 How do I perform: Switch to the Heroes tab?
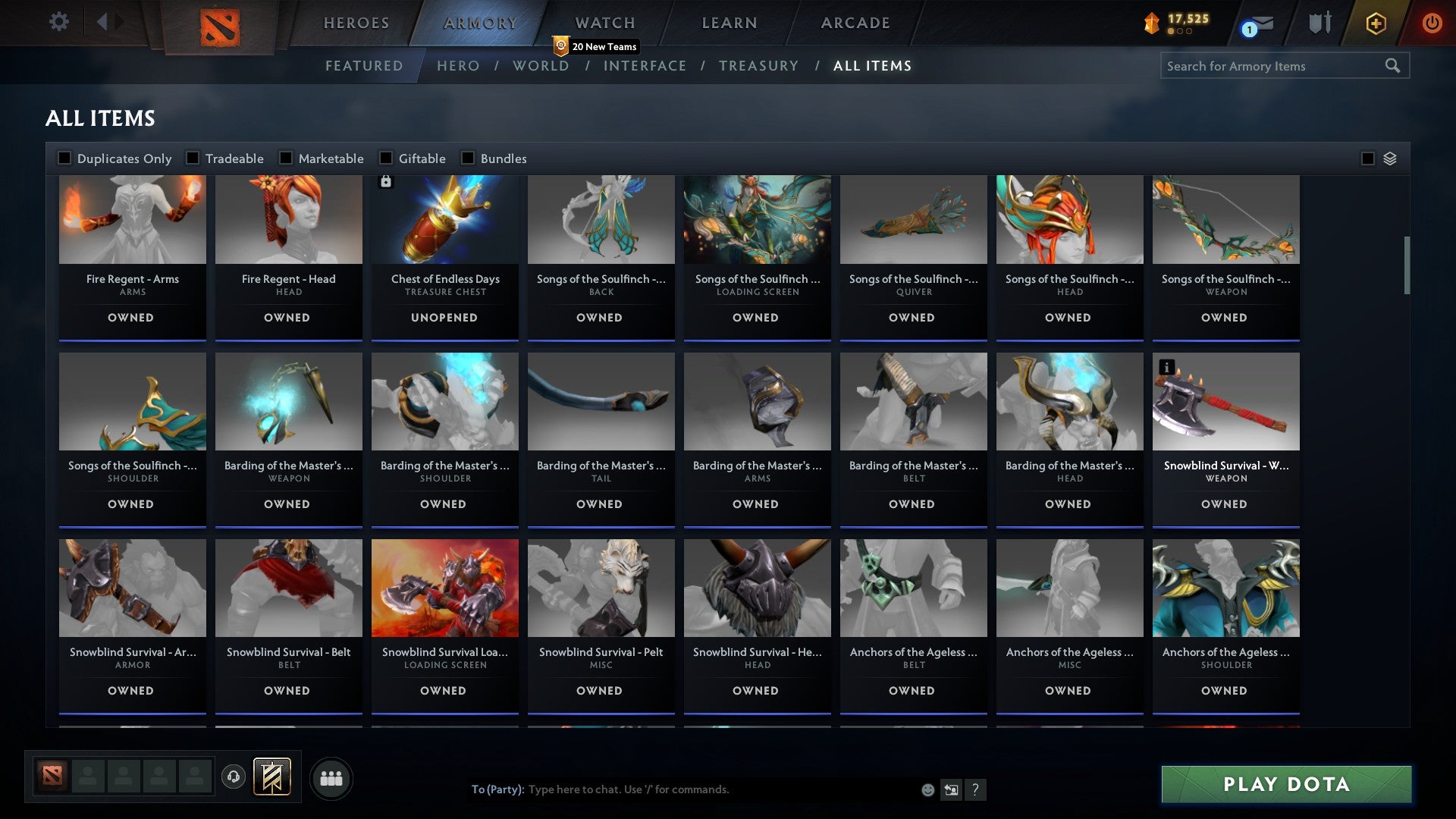click(x=356, y=23)
